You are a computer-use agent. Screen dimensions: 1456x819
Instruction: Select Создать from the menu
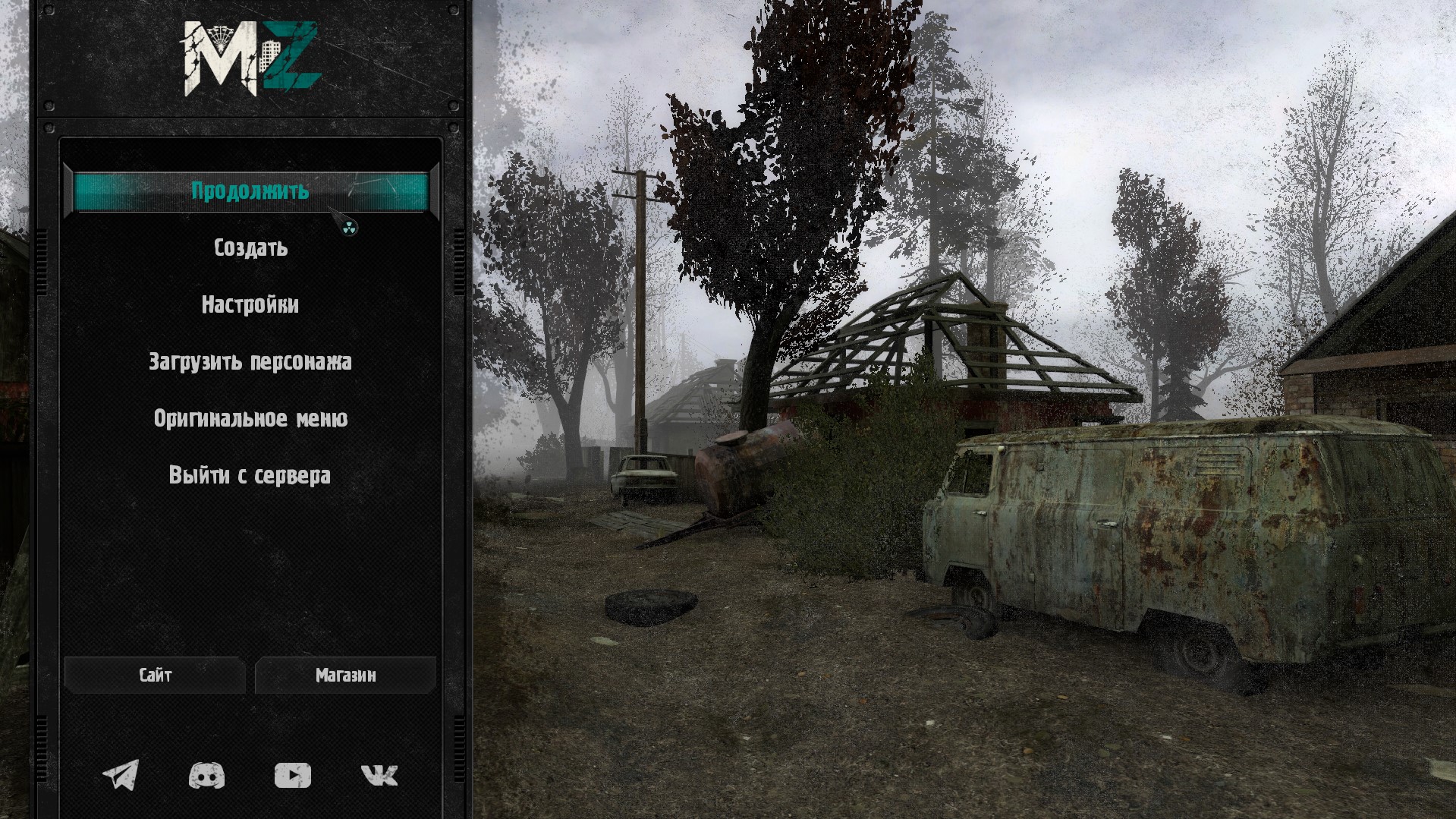pos(250,248)
